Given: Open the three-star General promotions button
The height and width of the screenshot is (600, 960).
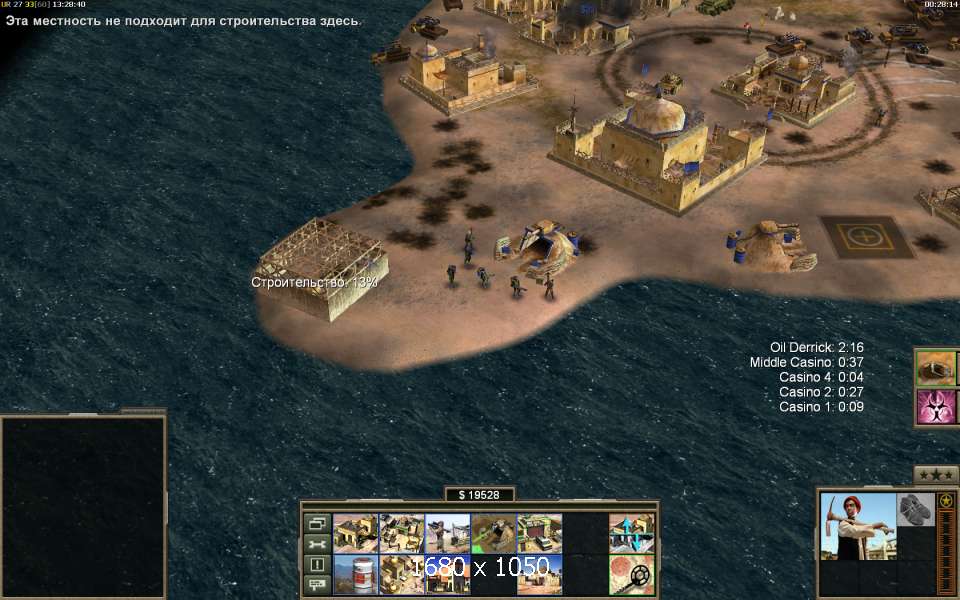Looking at the screenshot, I should 936,475.
